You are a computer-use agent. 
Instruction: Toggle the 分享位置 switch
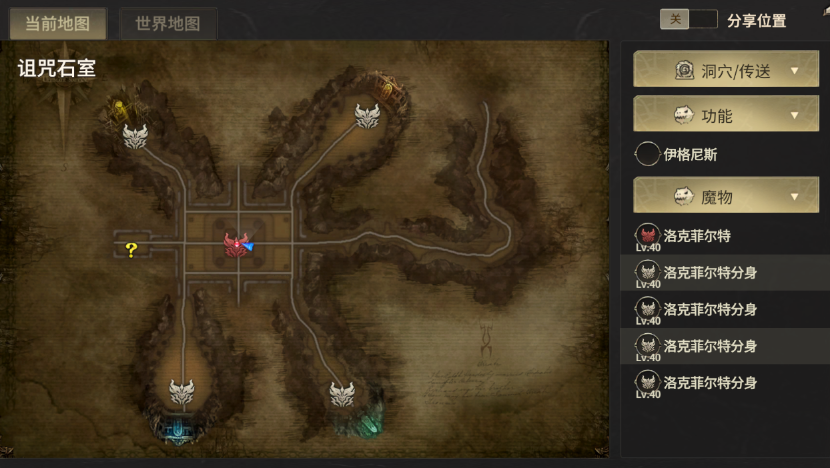[689, 20]
